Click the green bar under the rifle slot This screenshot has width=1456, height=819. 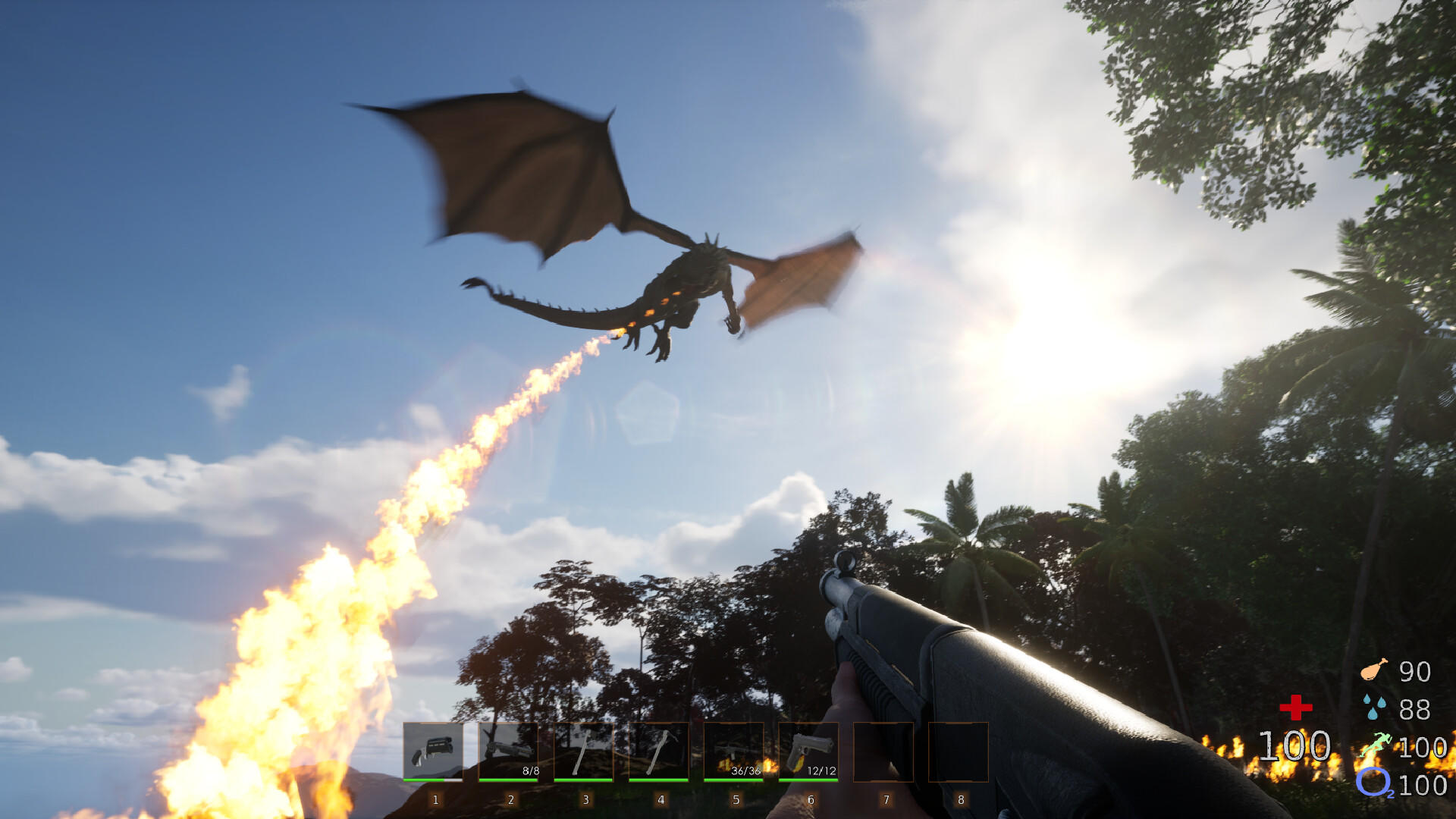(735, 780)
